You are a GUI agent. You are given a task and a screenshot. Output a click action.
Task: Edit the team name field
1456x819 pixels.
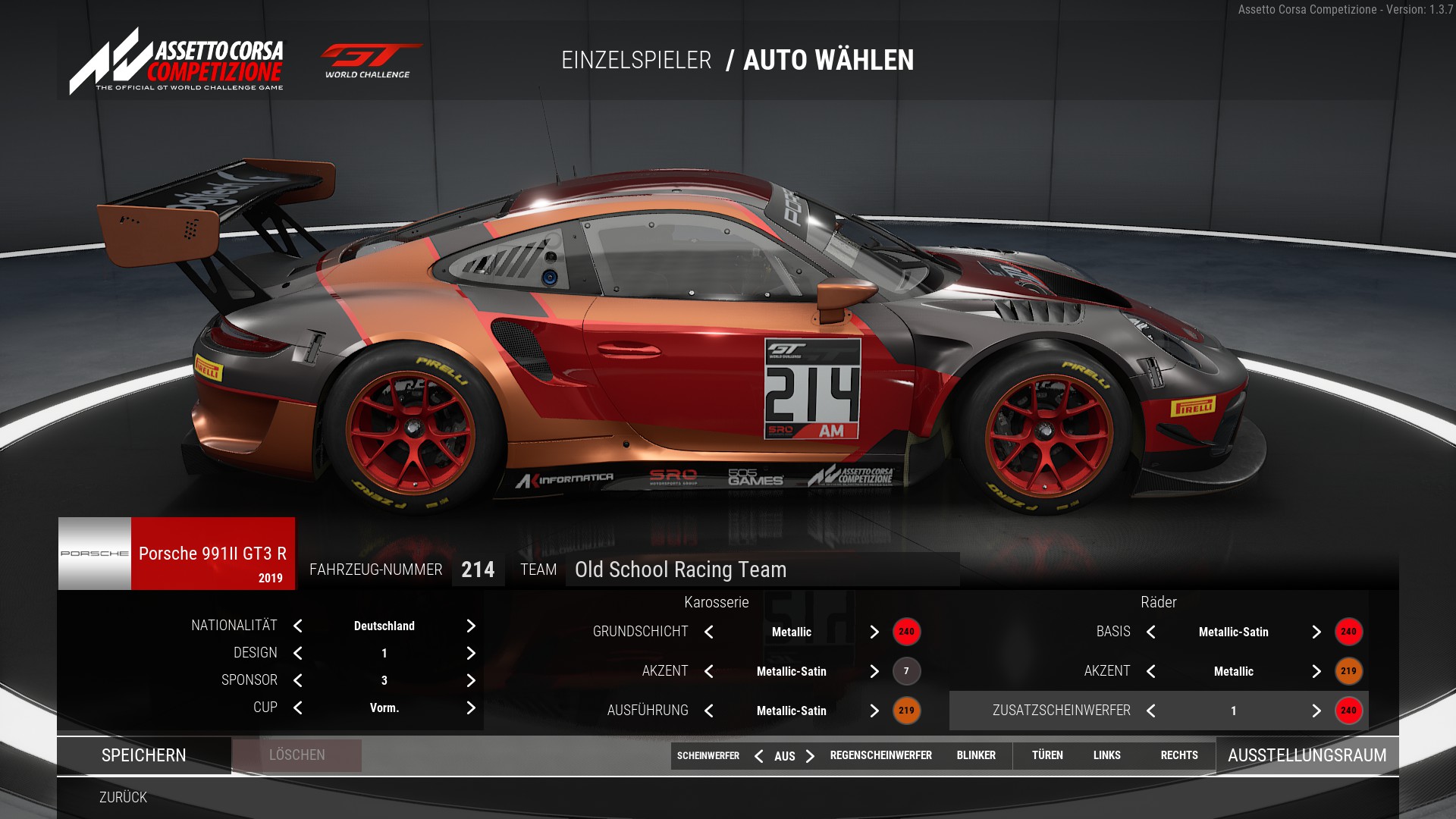pos(761,570)
